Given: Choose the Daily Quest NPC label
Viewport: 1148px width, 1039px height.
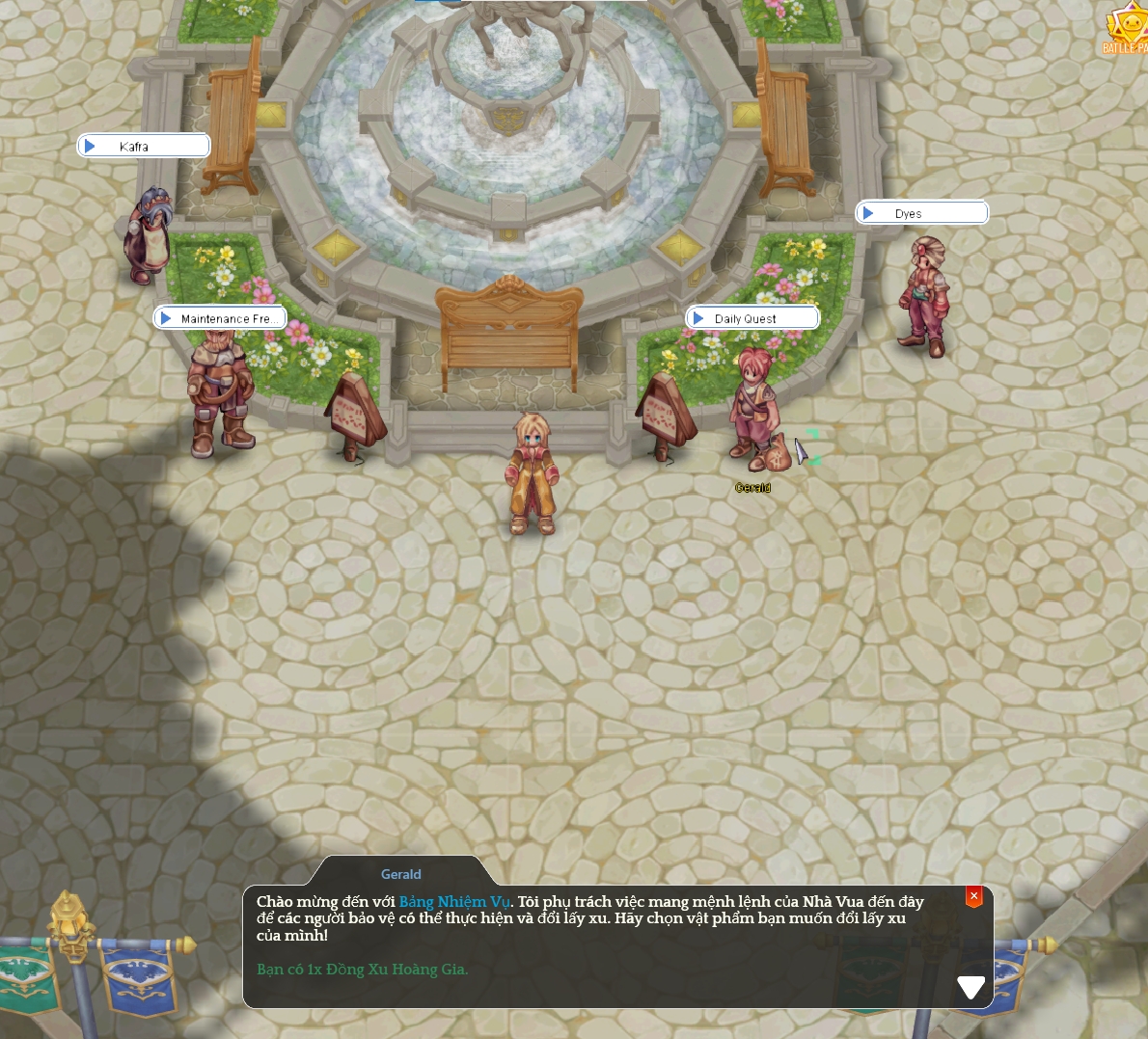Looking at the screenshot, I should 752,318.
